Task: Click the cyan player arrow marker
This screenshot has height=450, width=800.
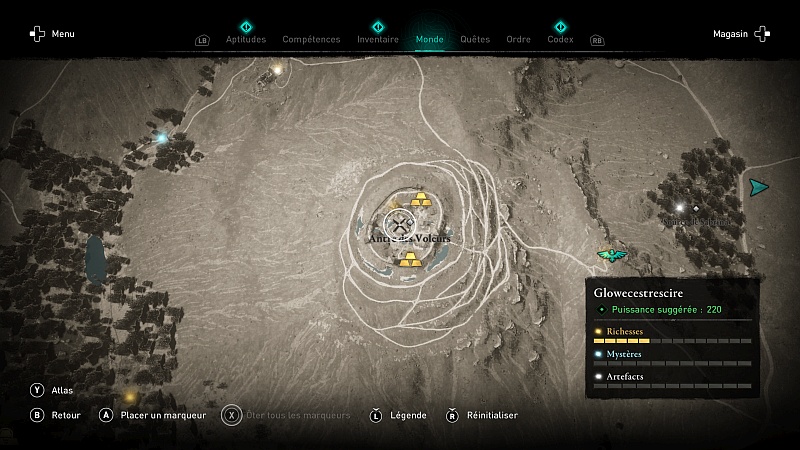Action: [759, 187]
